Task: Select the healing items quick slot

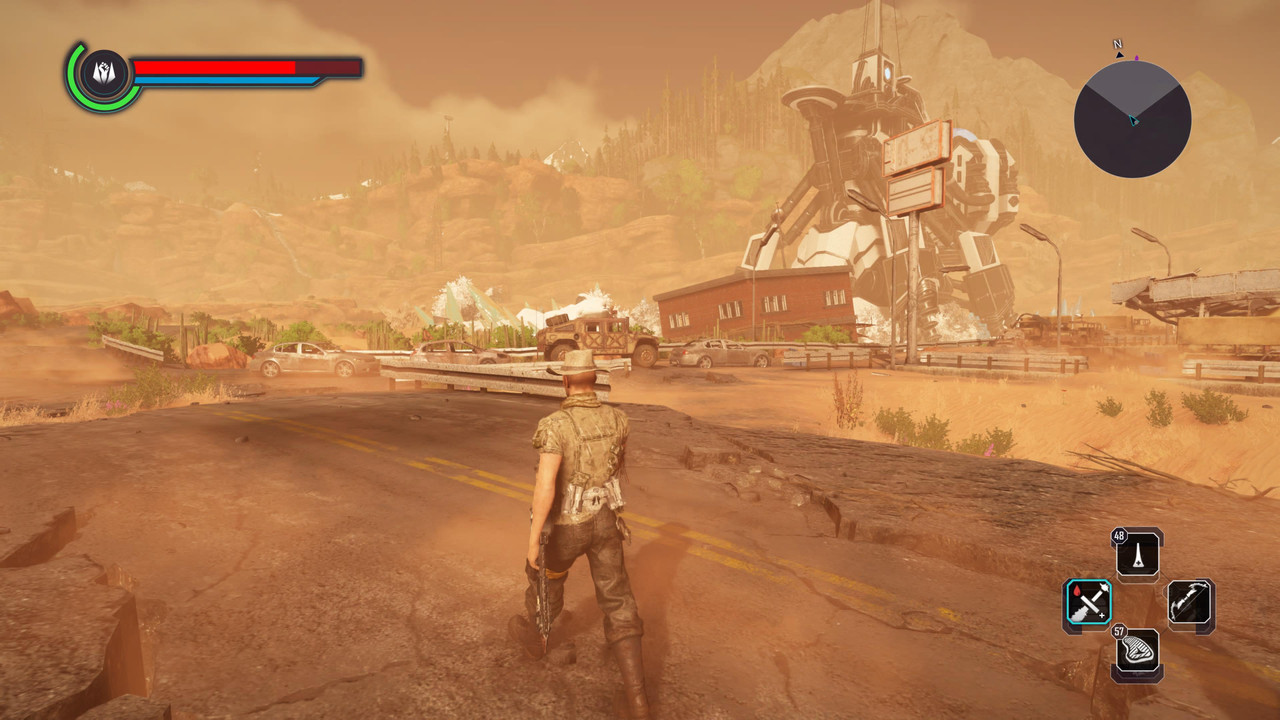Action: click(1087, 603)
